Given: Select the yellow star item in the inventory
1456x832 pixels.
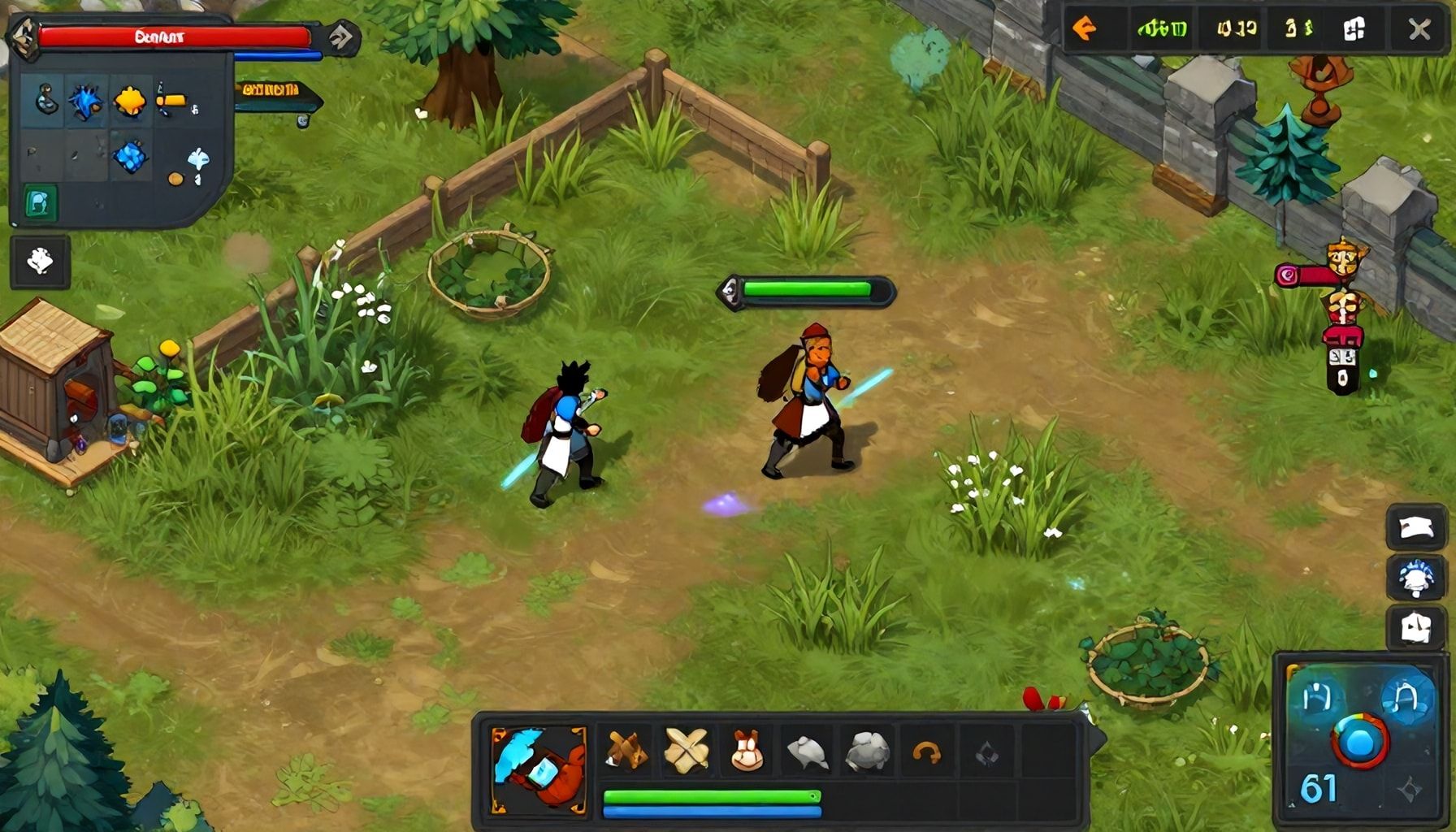Looking at the screenshot, I should coord(132,97).
